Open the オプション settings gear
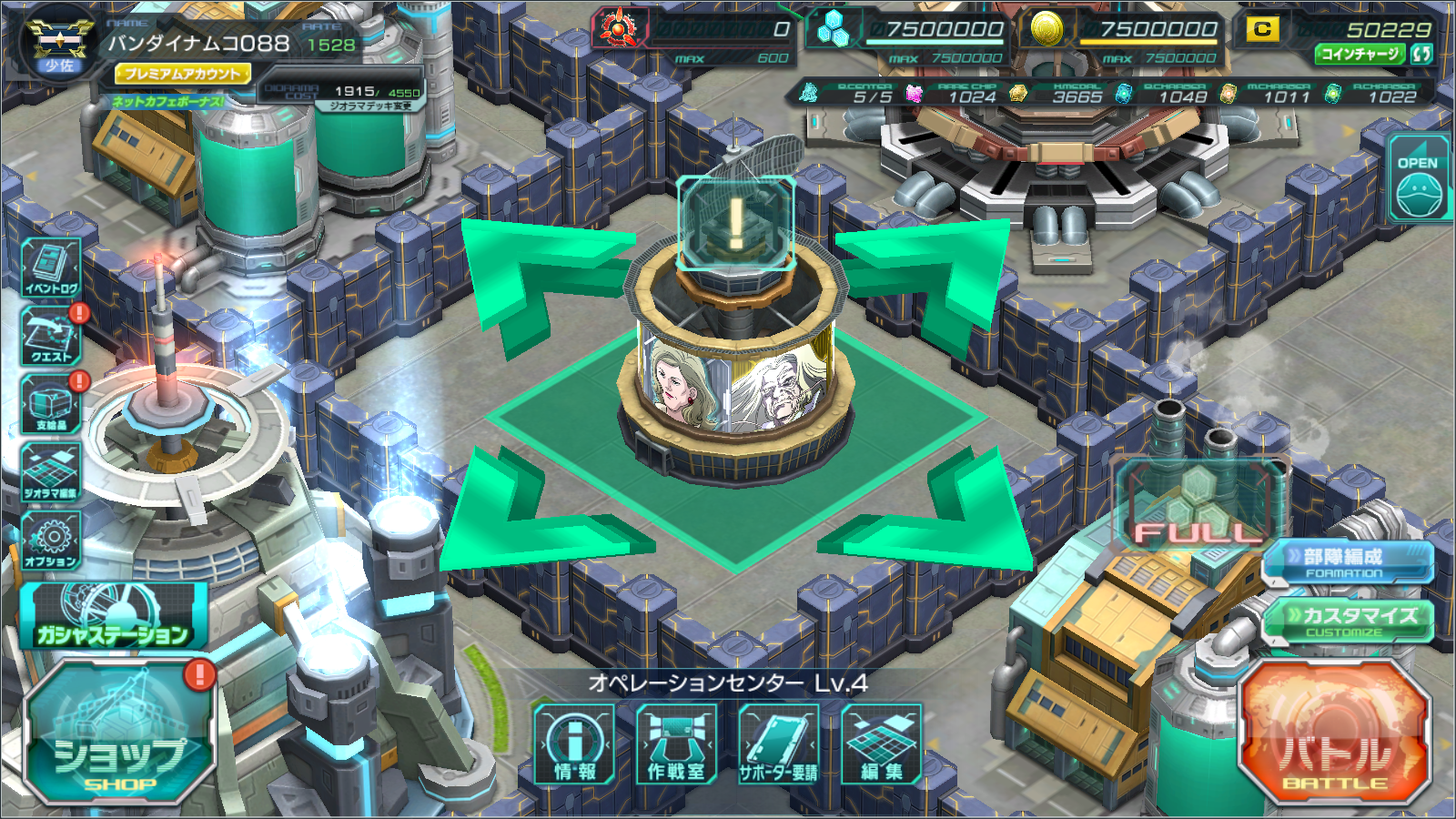1456x819 pixels. [52, 541]
